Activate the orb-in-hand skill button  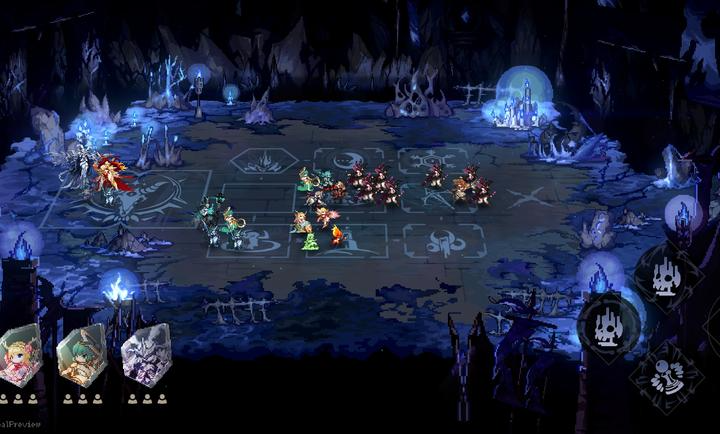(x=664, y=378)
